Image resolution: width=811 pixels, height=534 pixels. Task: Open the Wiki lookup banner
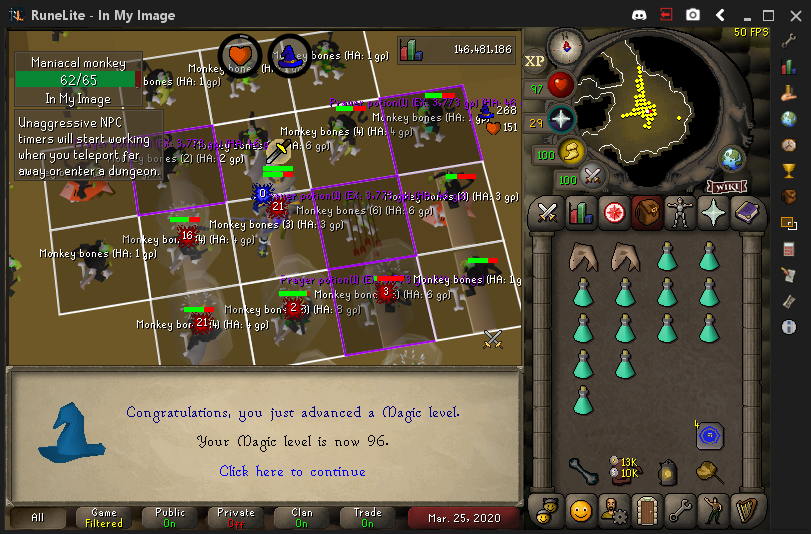pyautogui.click(x=727, y=187)
